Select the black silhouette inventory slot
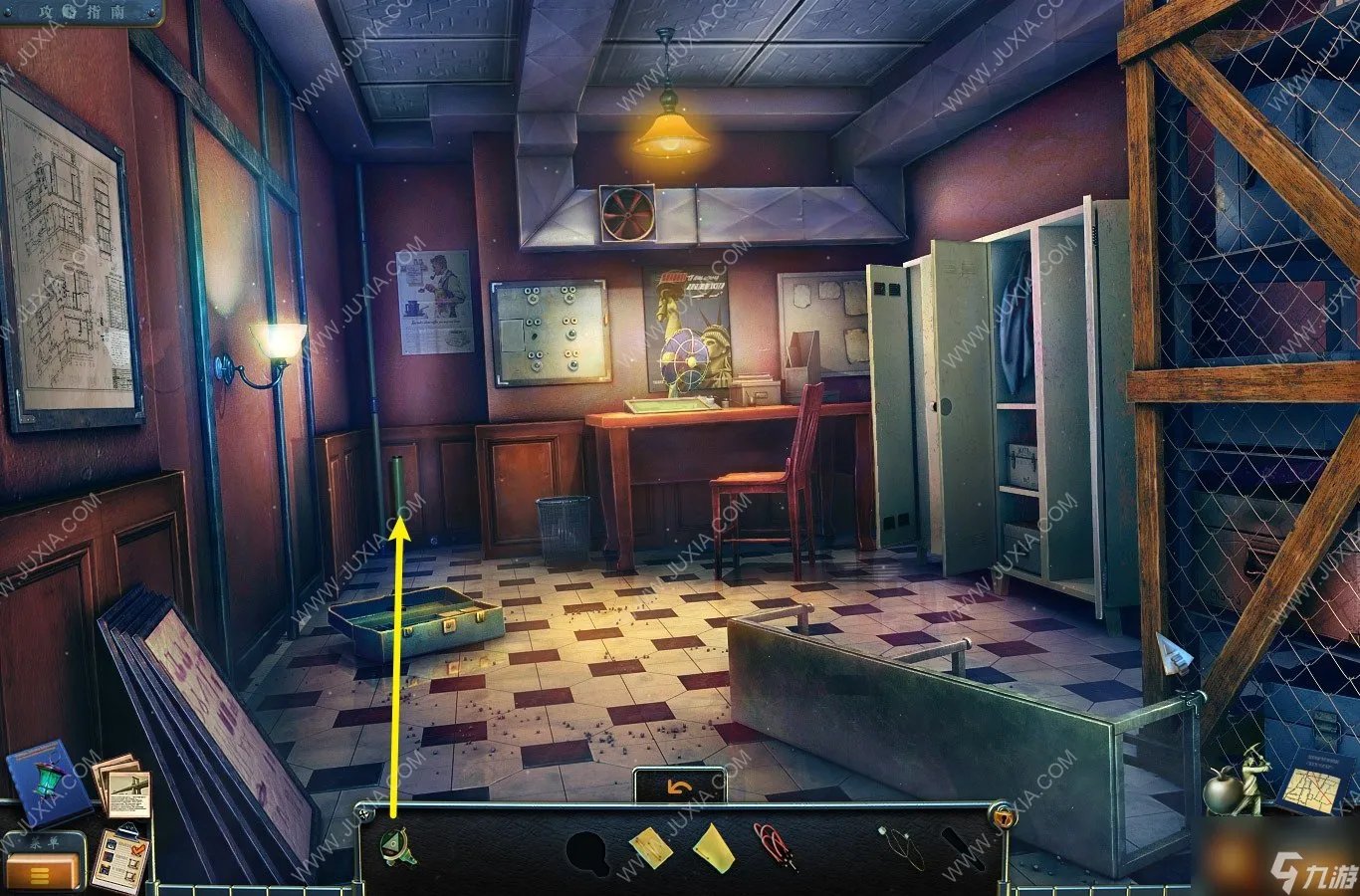 tap(587, 852)
